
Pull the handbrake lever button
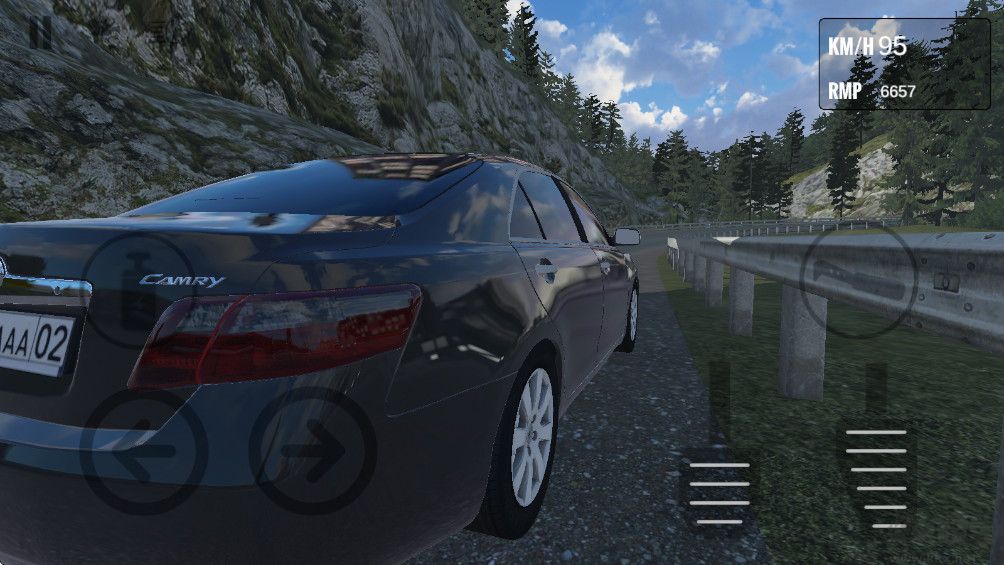pyautogui.click(x=859, y=280)
